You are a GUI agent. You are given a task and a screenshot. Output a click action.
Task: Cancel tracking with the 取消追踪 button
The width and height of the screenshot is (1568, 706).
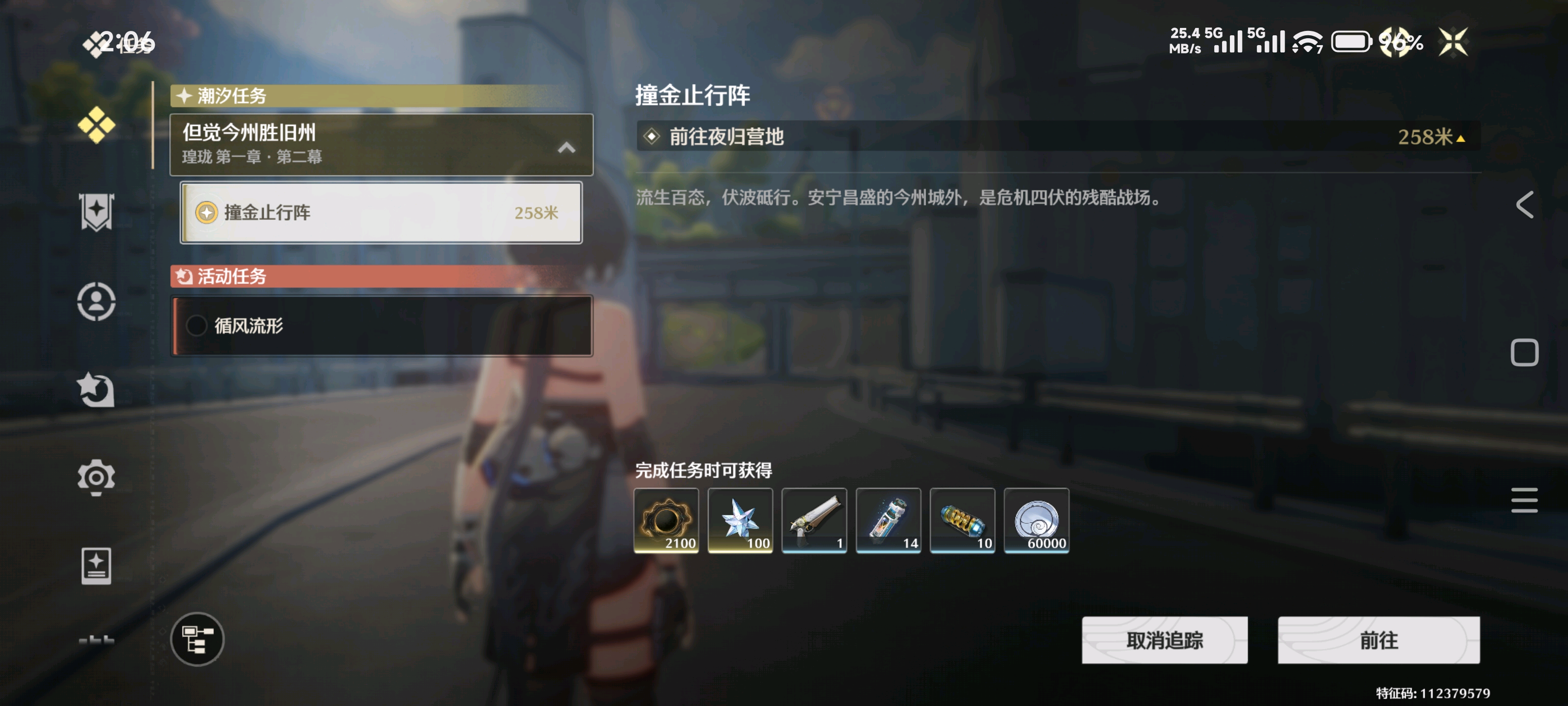pos(1164,640)
